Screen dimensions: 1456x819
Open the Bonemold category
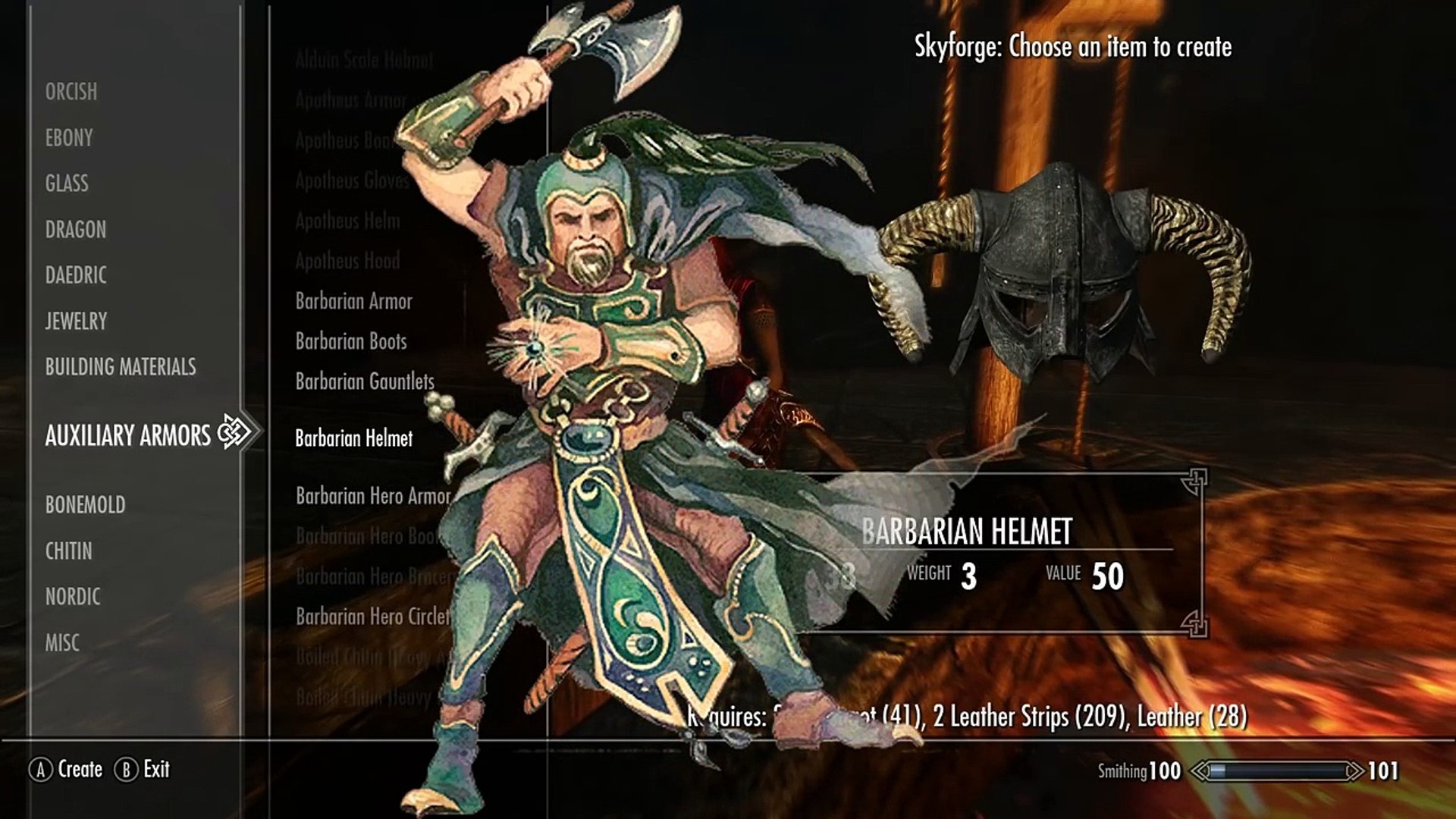[x=85, y=504]
